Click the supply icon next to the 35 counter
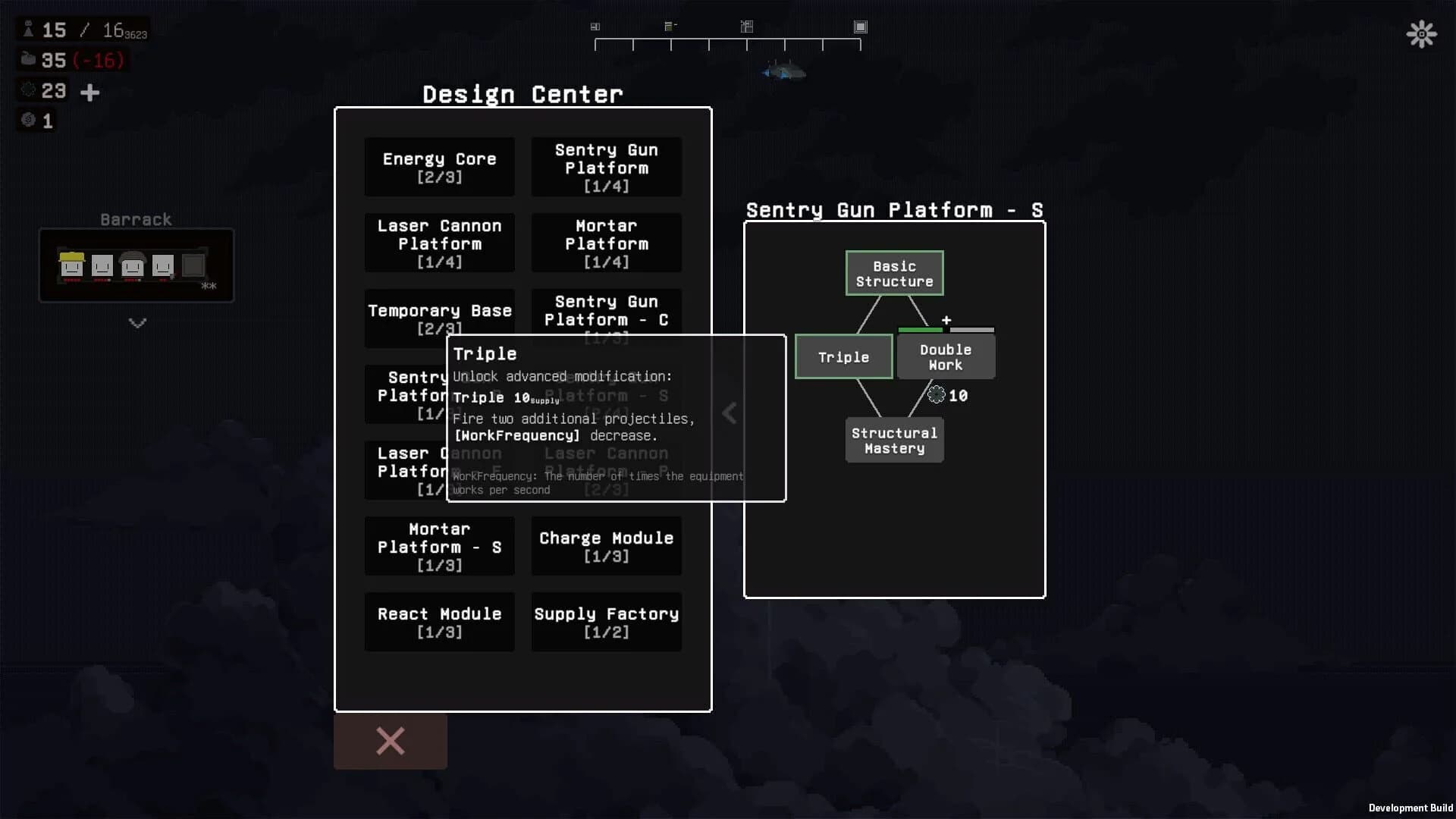1456x819 pixels. coord(29,60)
